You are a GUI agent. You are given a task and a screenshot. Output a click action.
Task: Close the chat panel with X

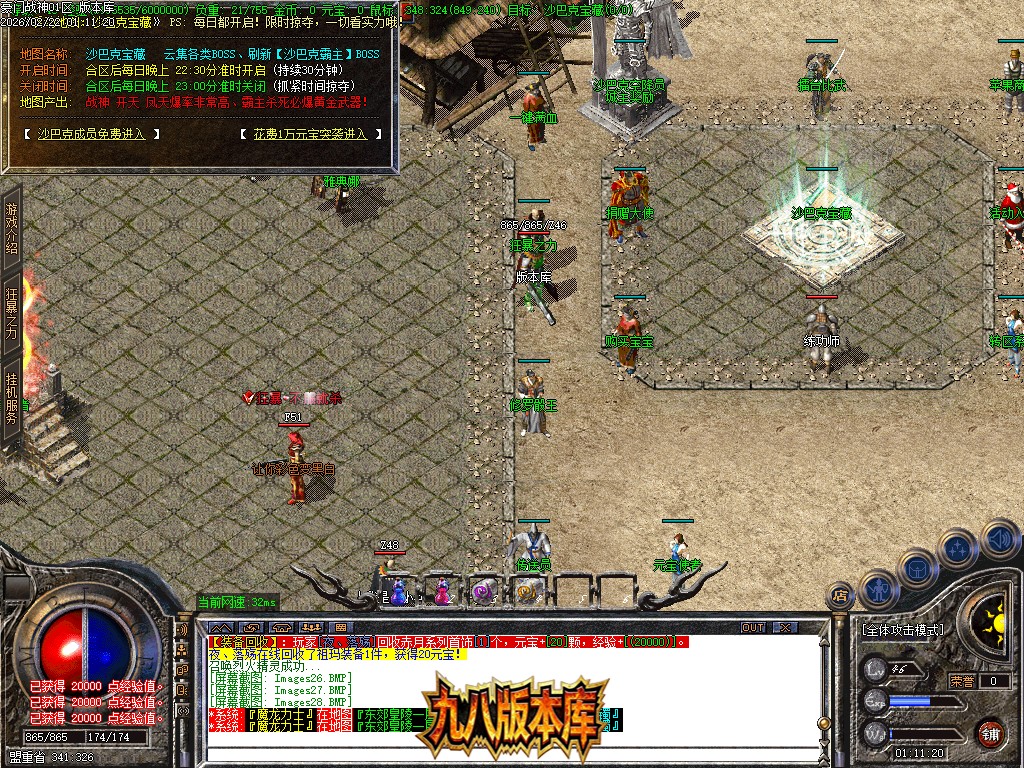pos(785,627)
